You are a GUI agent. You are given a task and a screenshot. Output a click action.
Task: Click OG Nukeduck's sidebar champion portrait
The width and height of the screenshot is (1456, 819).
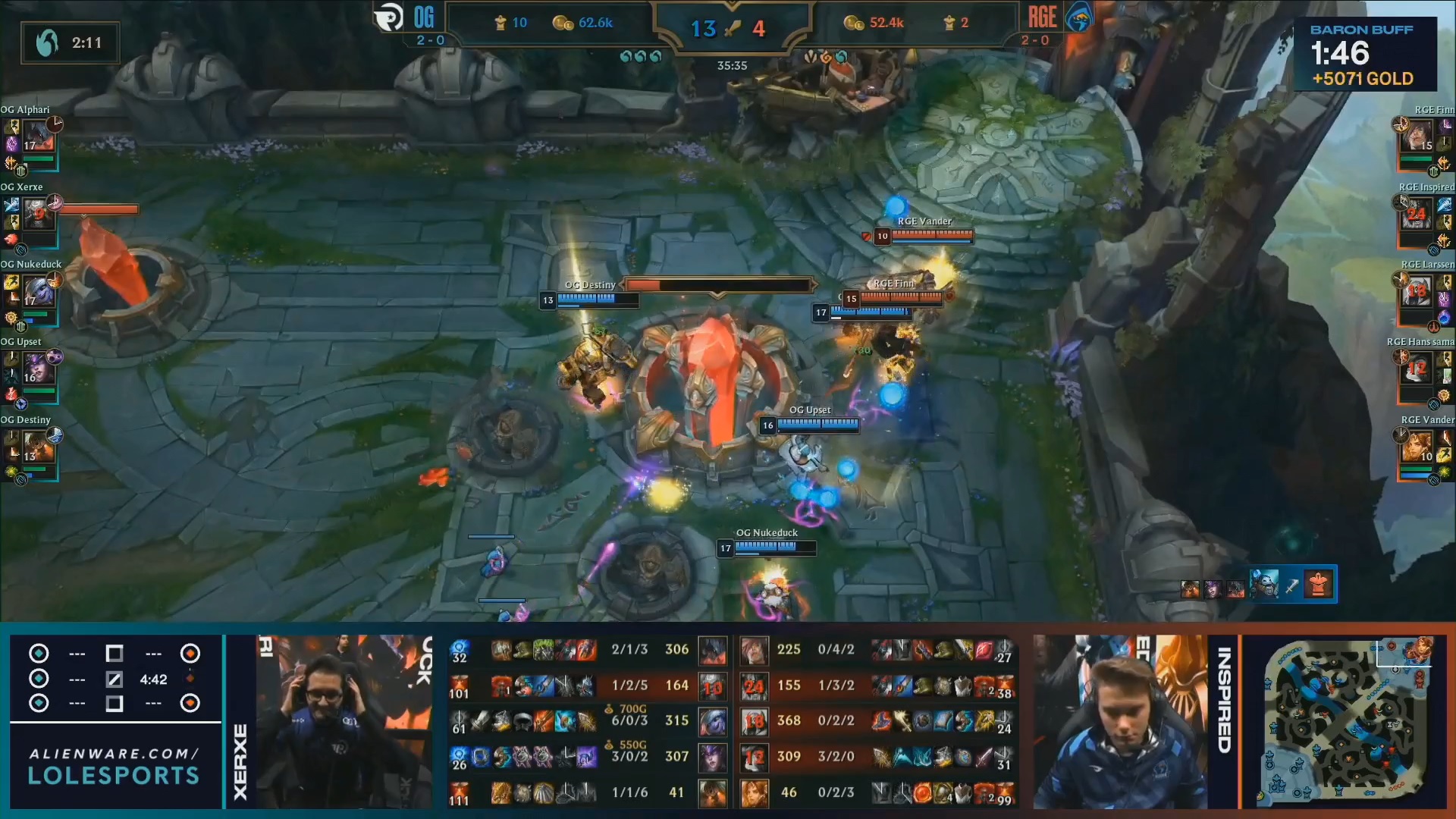coord(38,292)
